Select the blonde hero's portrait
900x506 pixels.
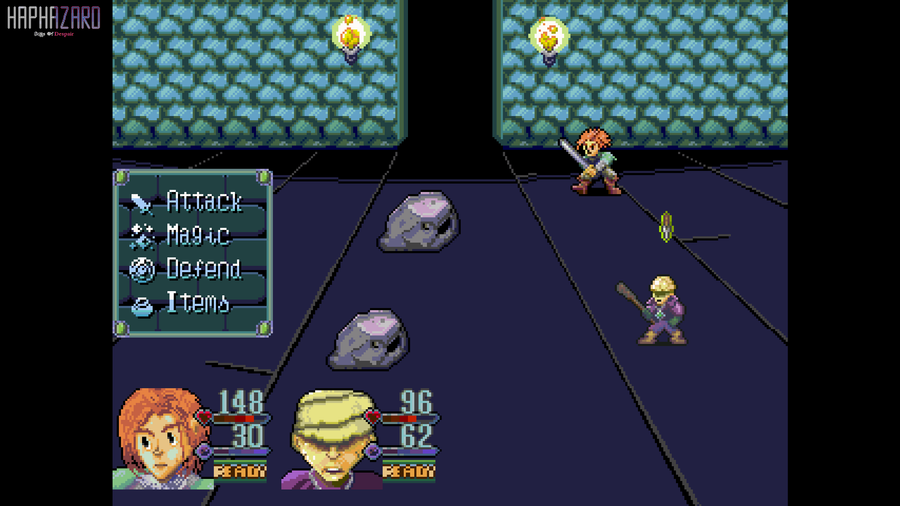[328, 439]
